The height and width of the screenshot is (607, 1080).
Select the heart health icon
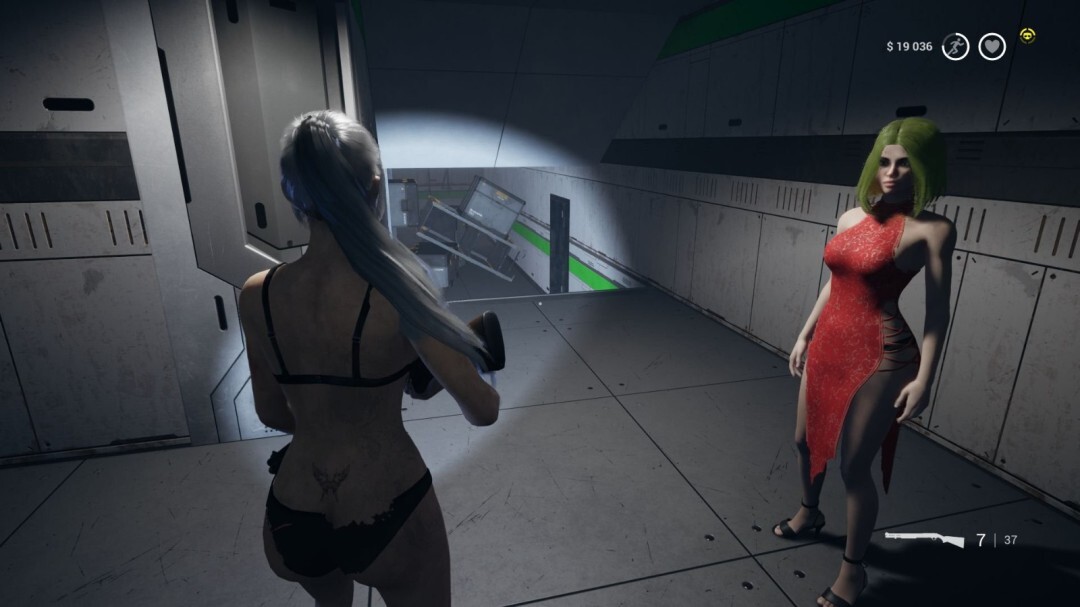click(x=991, y=46)
